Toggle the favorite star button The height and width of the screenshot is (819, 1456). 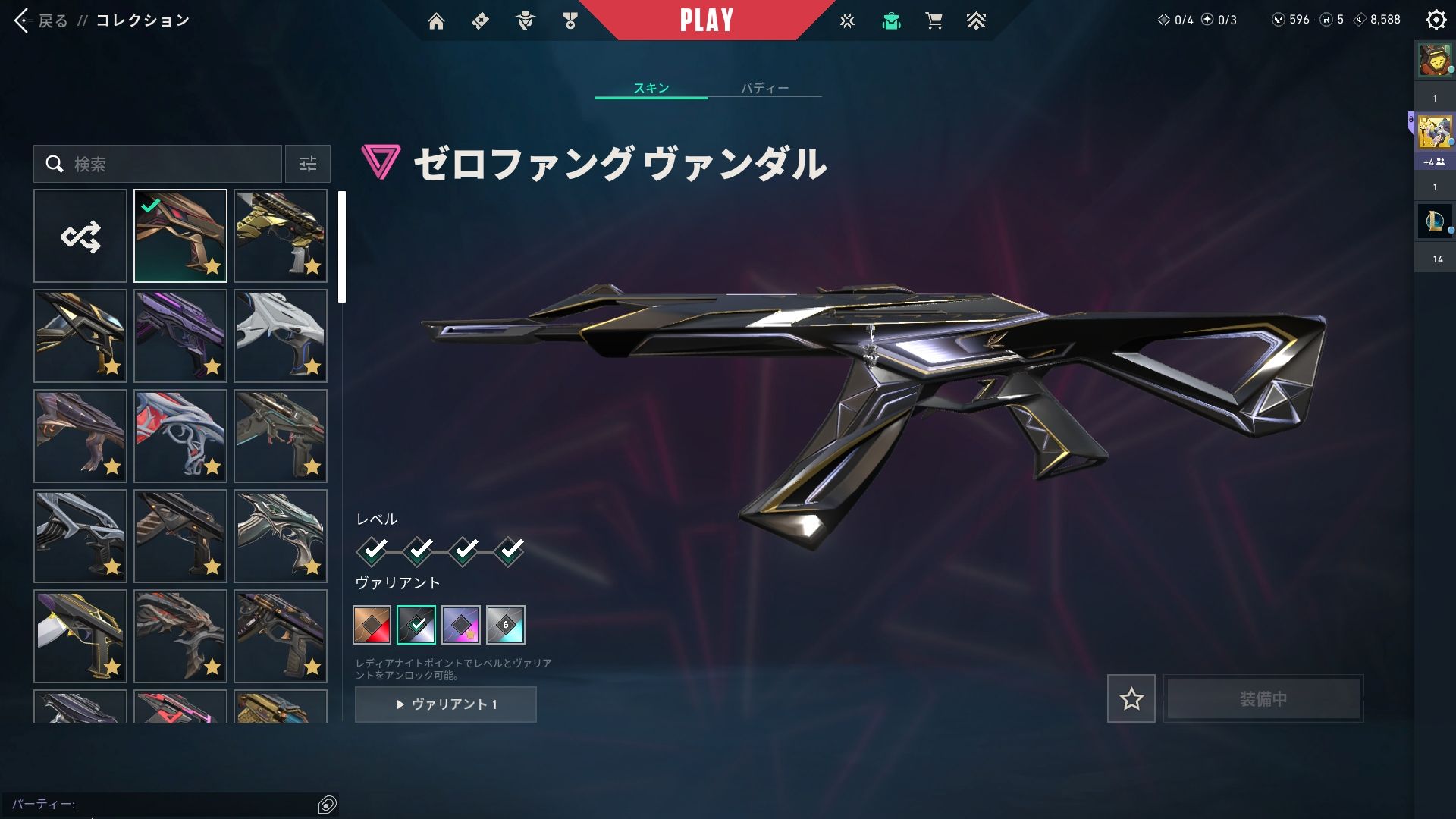point(1131,698)
